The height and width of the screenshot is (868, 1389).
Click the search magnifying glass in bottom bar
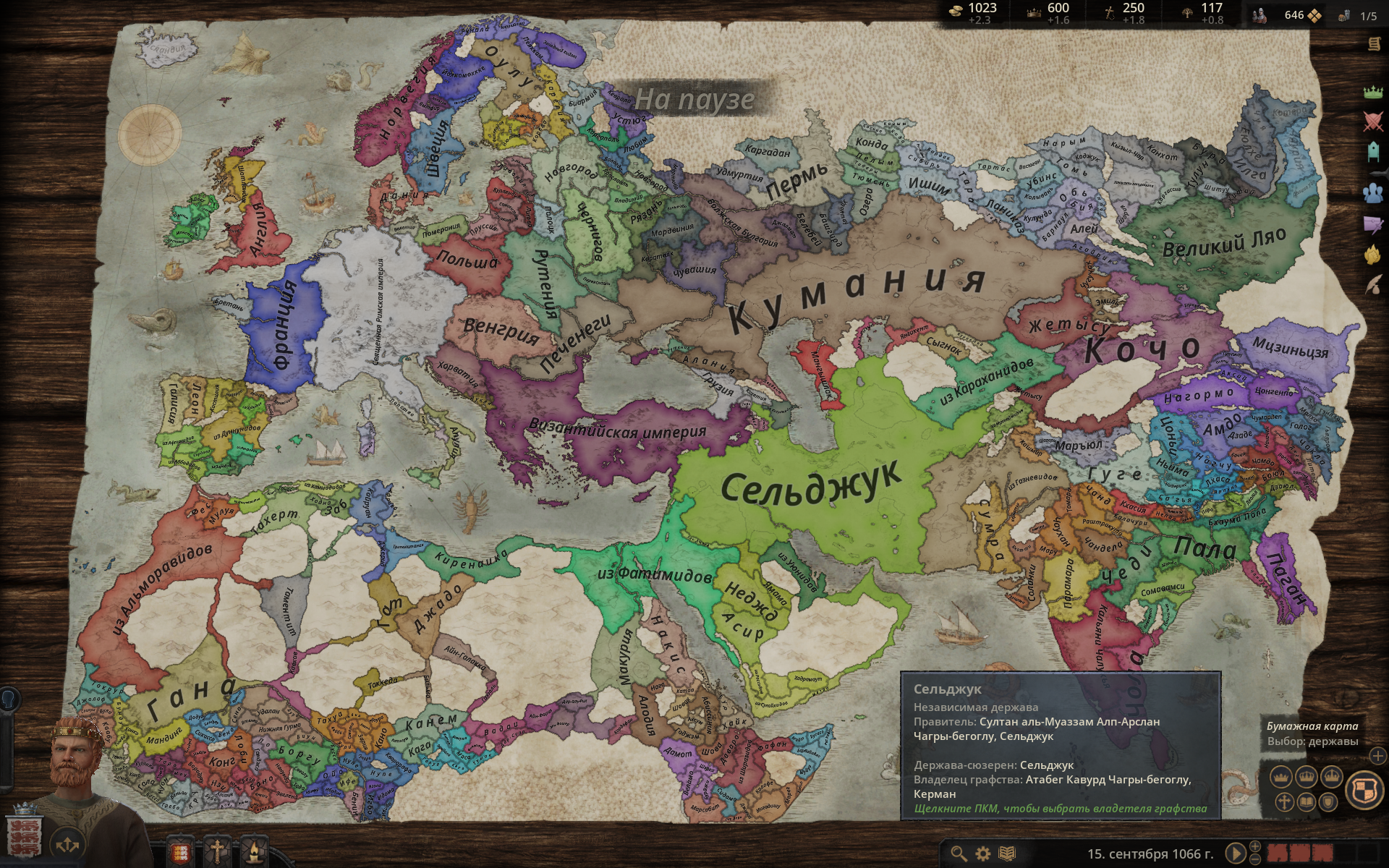coord(958,854)
